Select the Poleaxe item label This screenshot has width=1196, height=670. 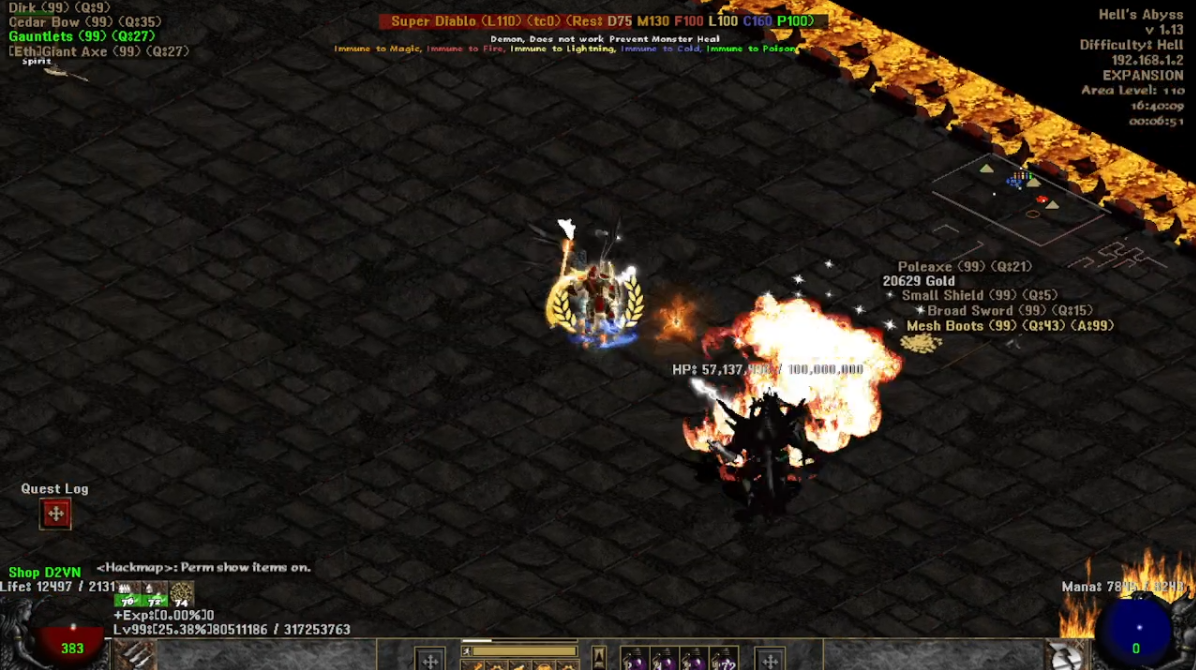964,267
